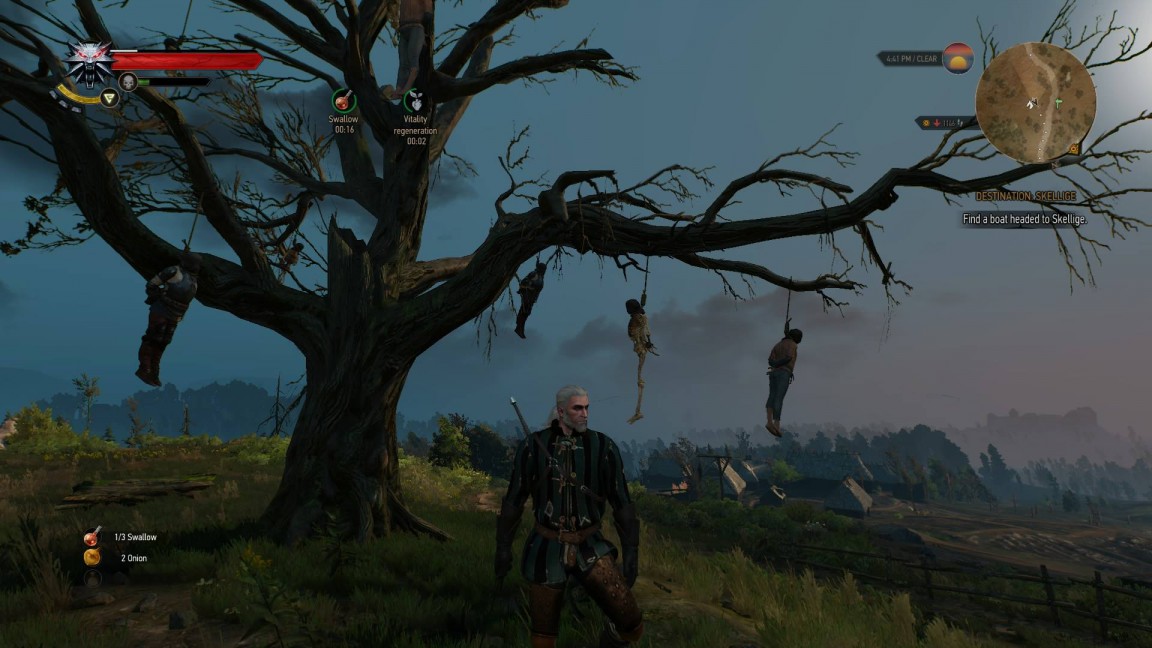This screenshot has height=648, width=1152.
Task: Select the active sign triangle icon
Action: (x=109, y=97)
